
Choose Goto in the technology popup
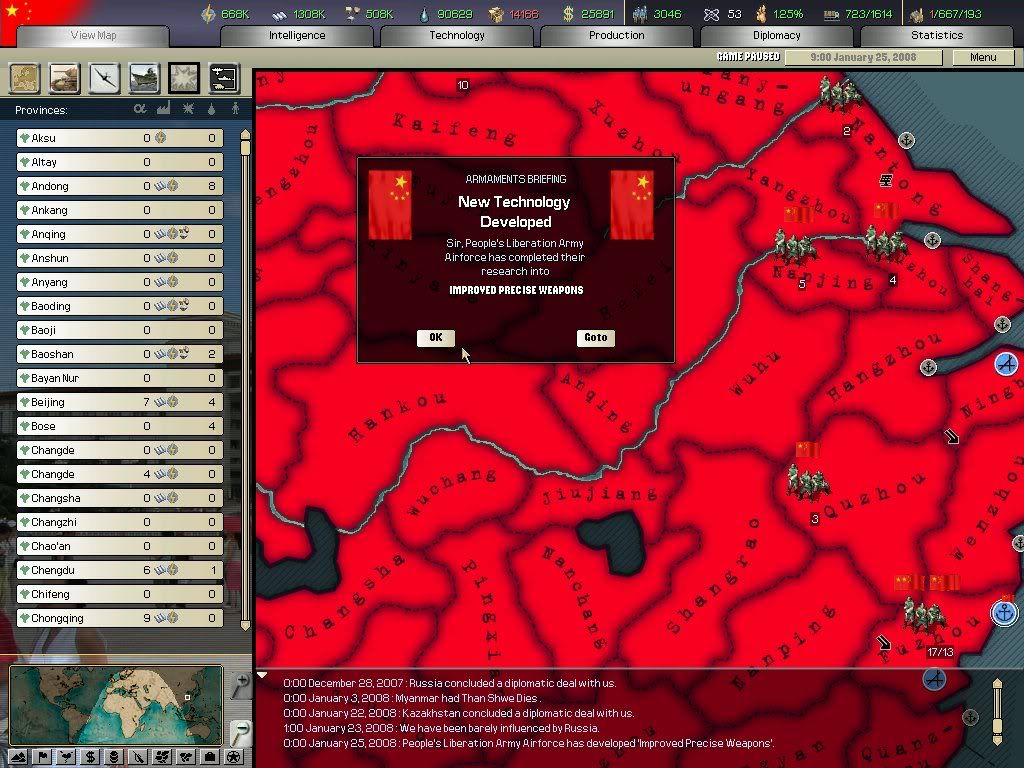(x=595, y=338)
